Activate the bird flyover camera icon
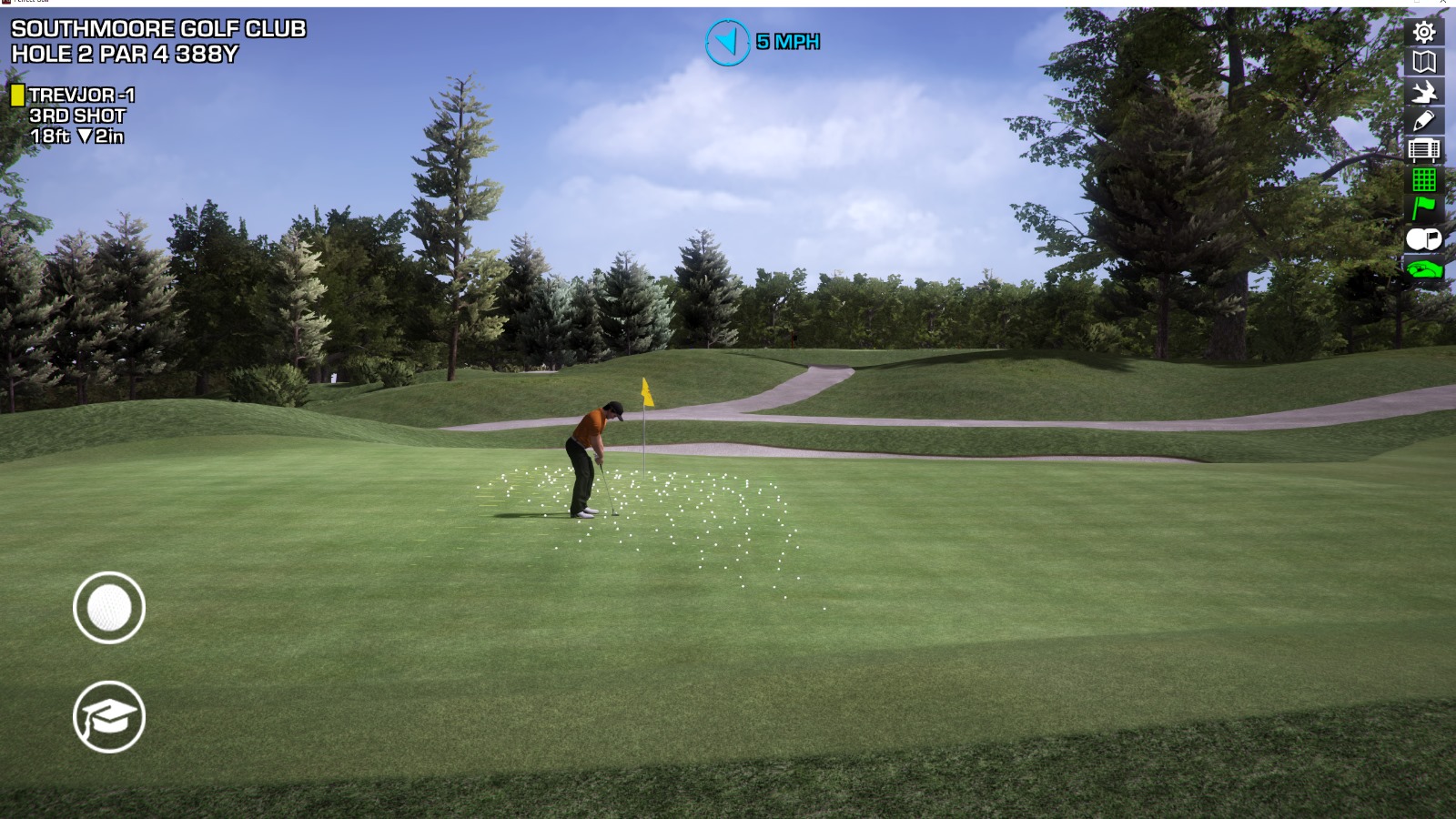This screenshot has height=819, width=1456. 1424,91
